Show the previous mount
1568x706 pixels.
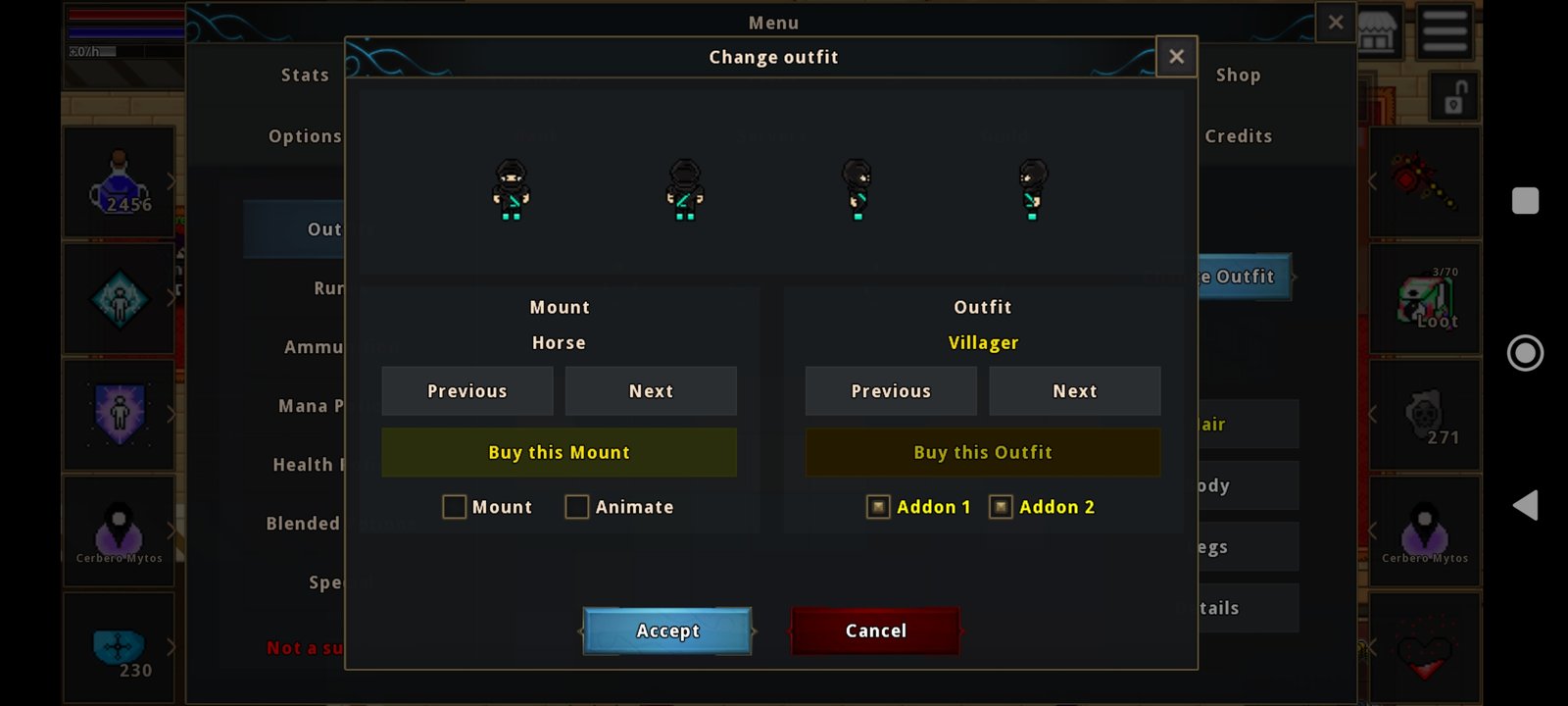click(467, 391)
